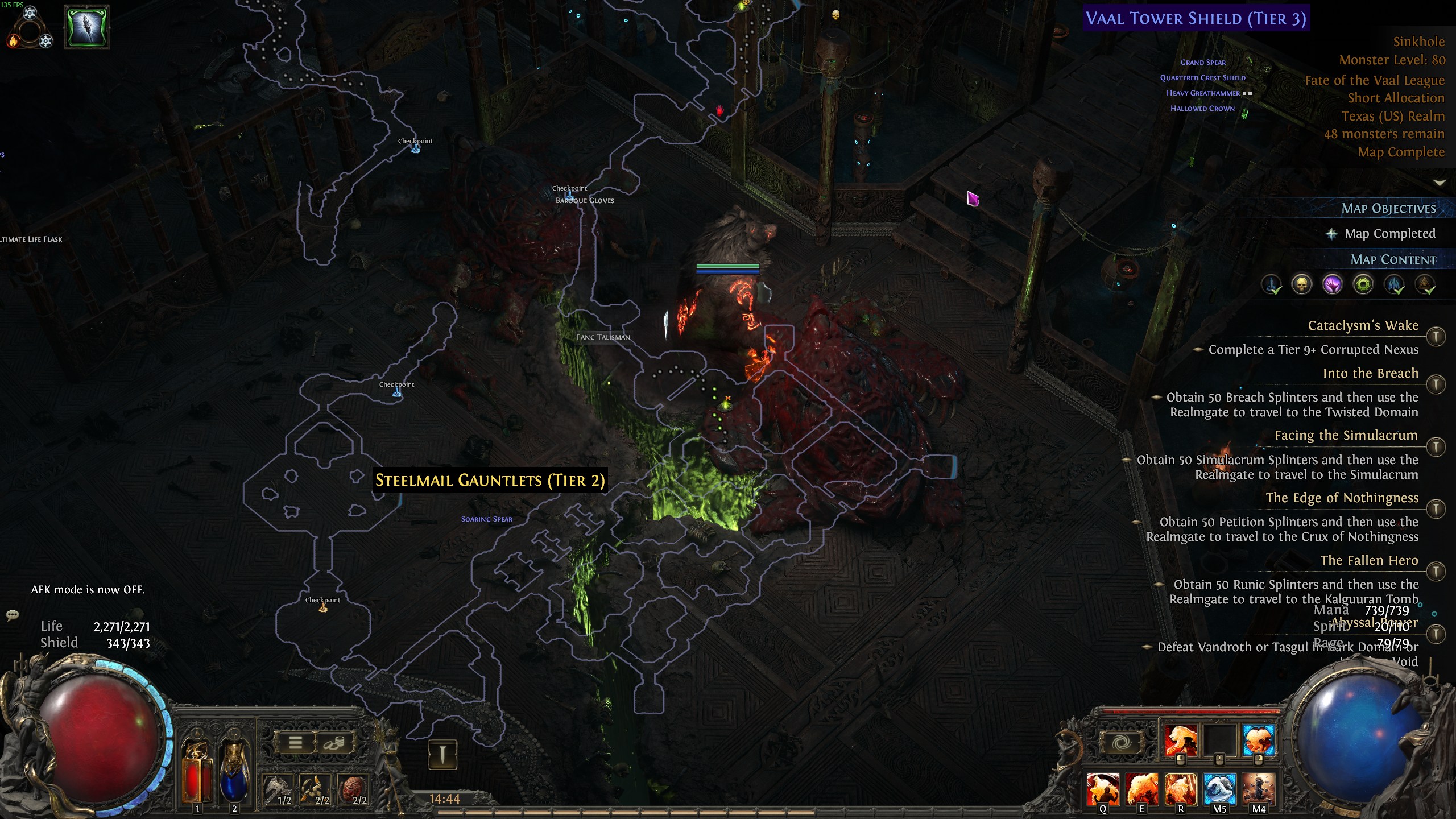
Task: Activate the rock eruption skill bound to M4
Action: [x=1258, y=789]
